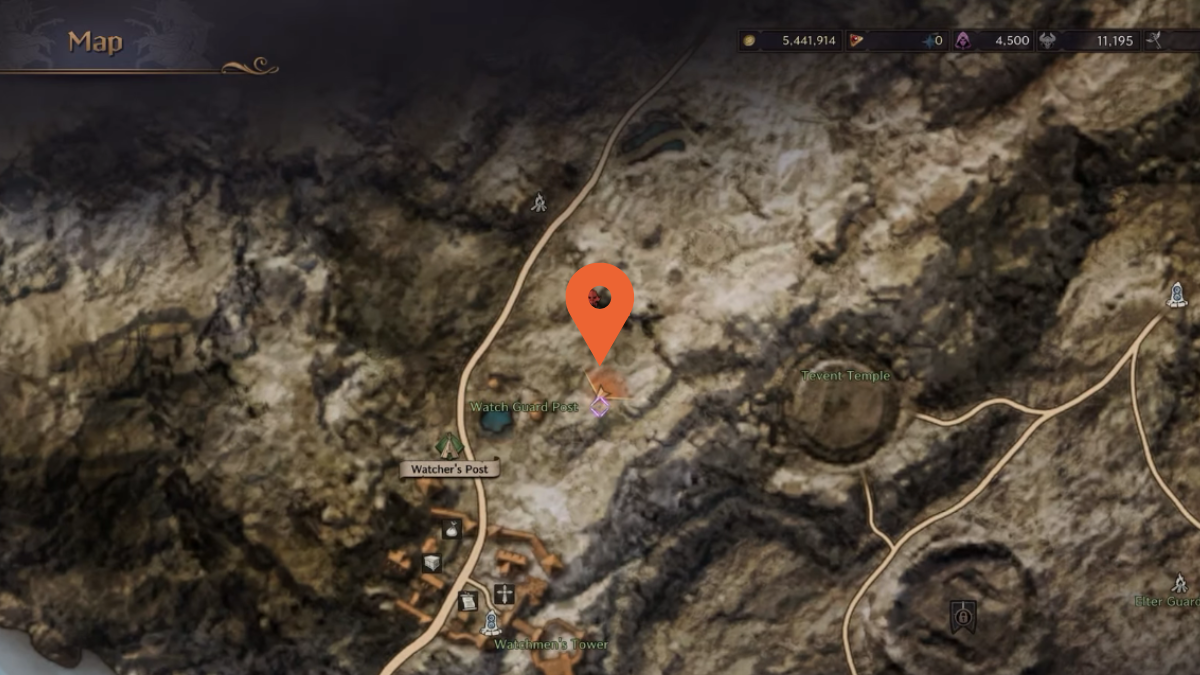
Task: Click the green tent camp icon
Action: coord(448,444)
